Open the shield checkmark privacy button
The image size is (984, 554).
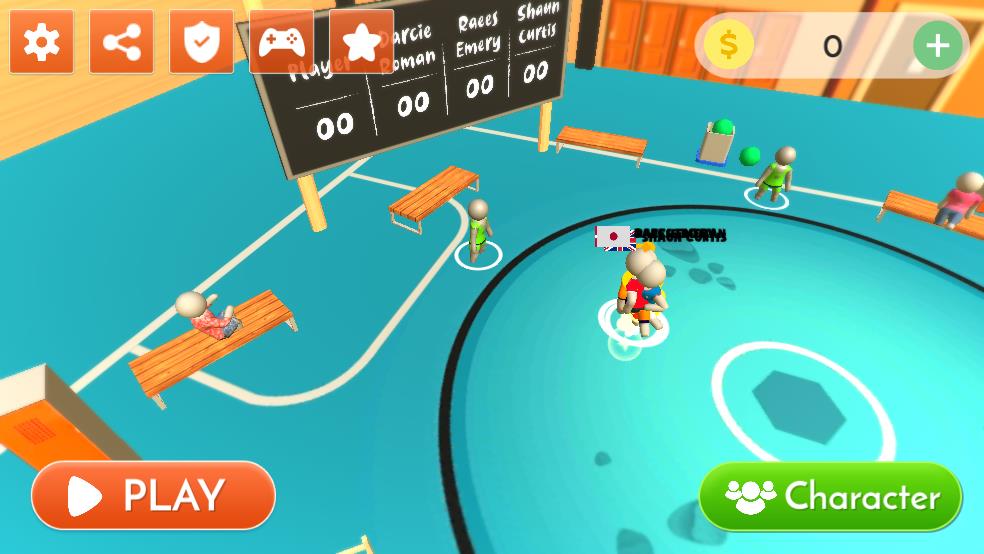click(202, 42)
